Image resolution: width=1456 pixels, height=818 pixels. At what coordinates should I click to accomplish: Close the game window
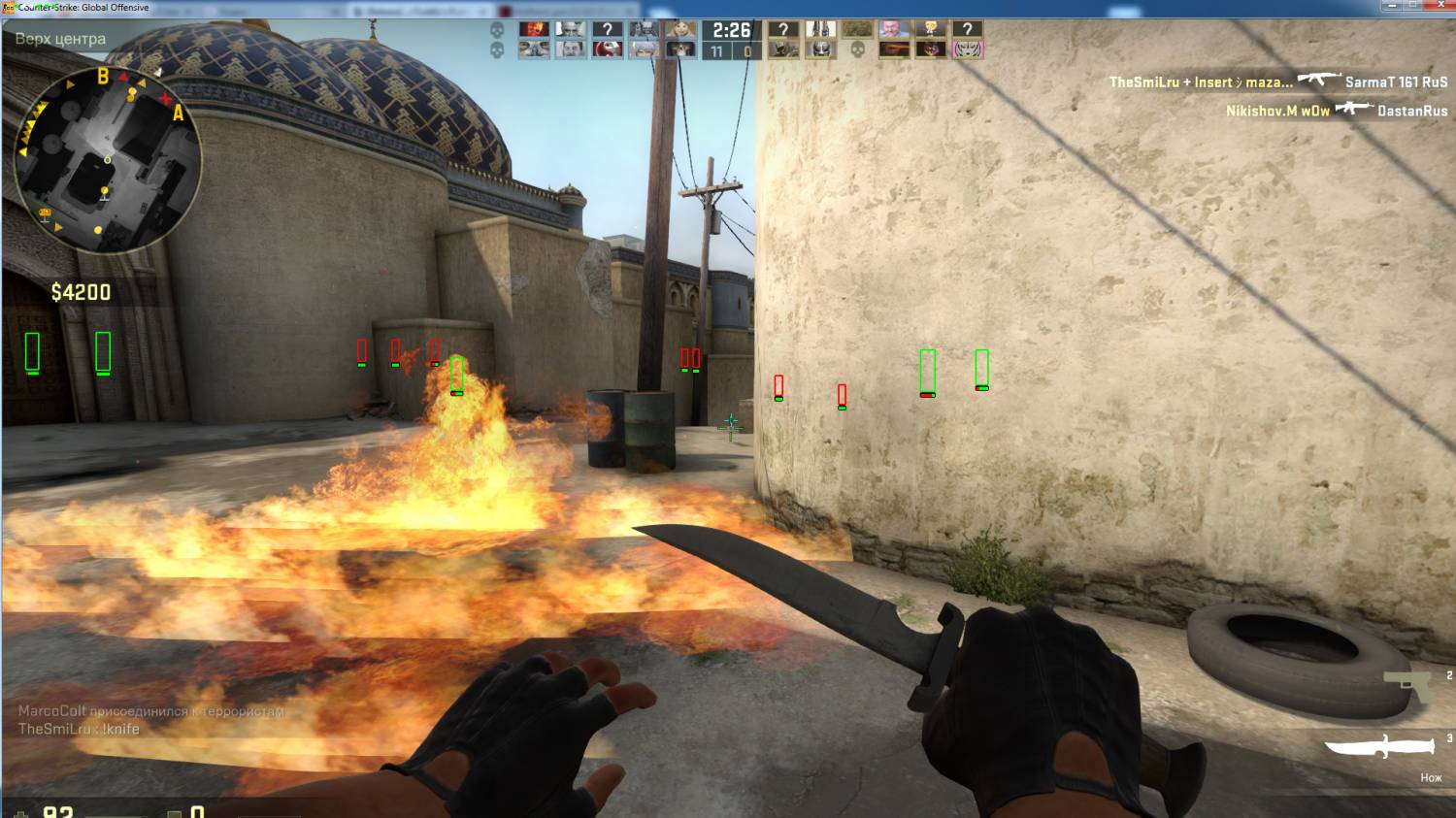click(x=1439, y=6)
